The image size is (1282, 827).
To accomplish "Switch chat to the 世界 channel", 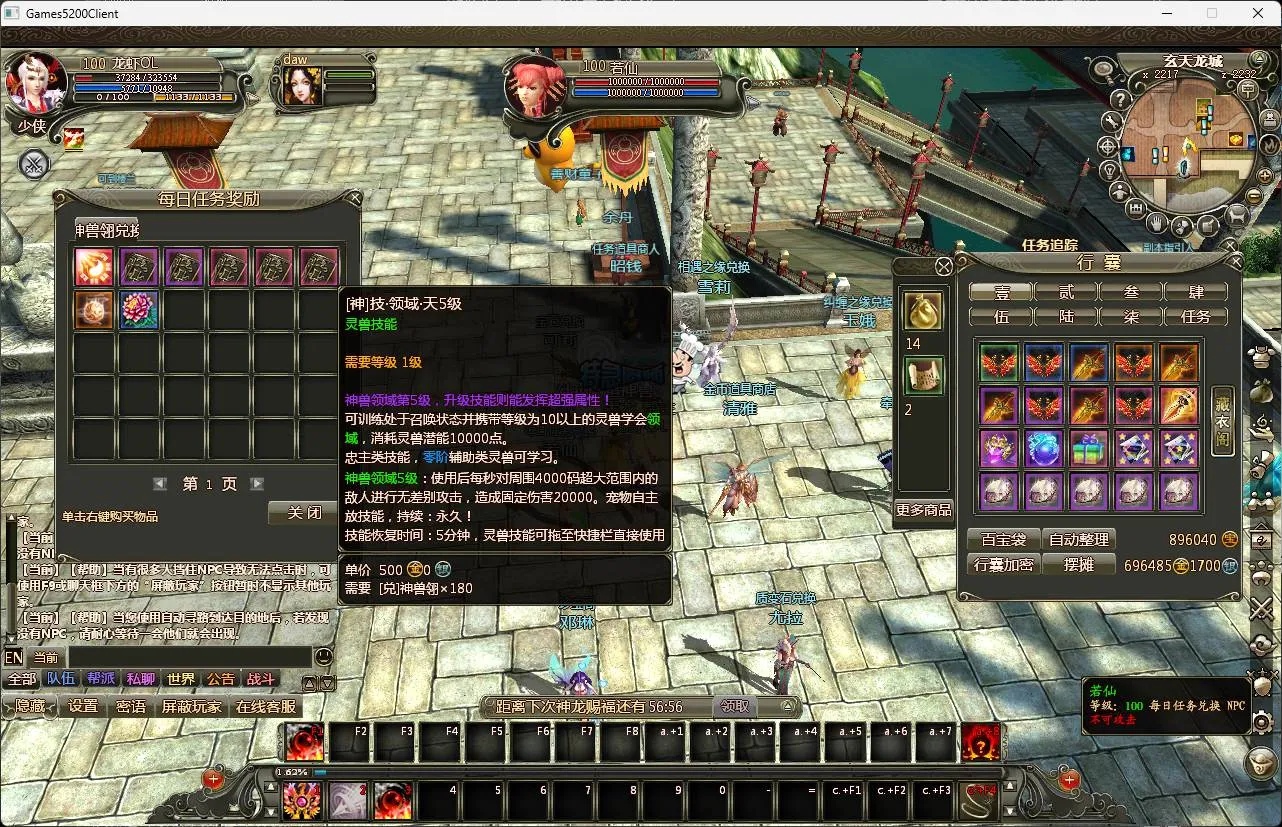I will coord(181,679).
